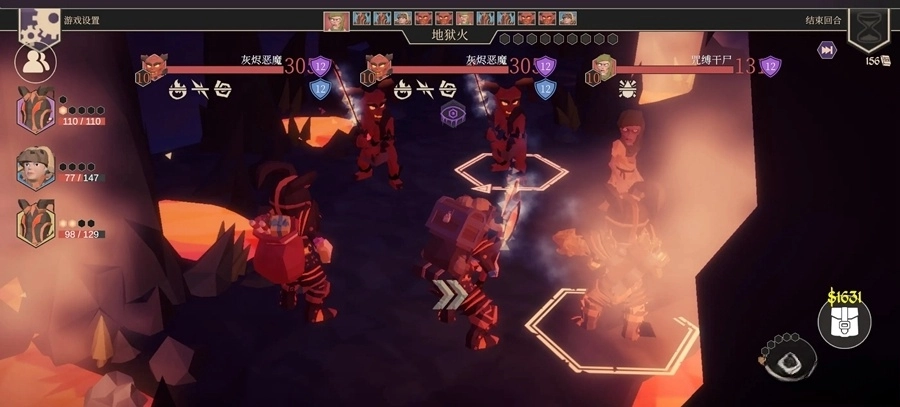Open the gear-shaped game settings menu

(38, 22)
